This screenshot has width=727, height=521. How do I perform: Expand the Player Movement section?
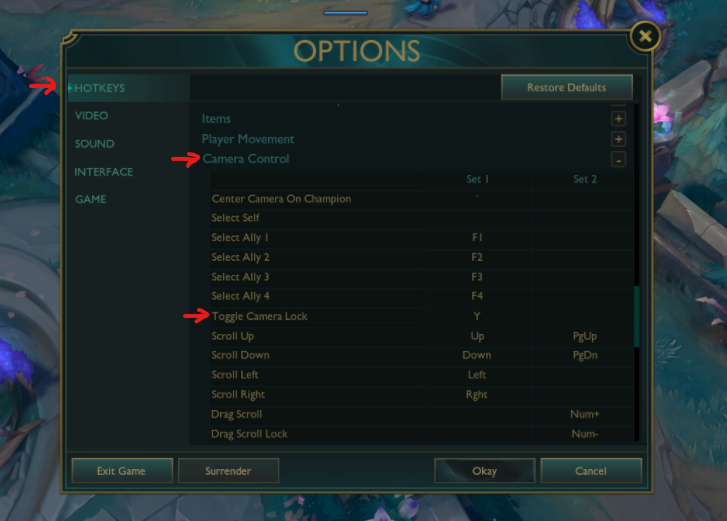click(619, 139)
